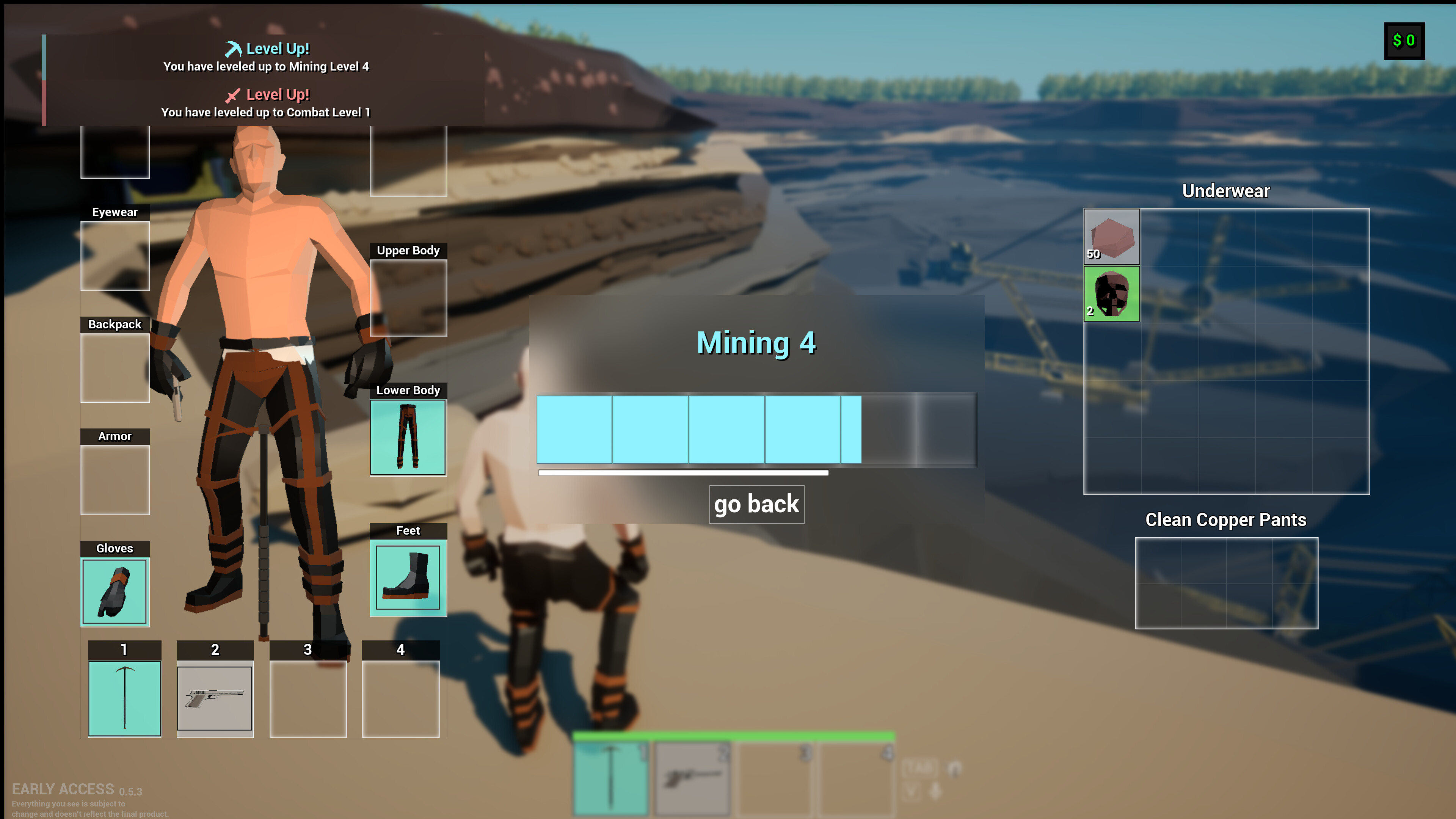Open the empty Backpack slot
The width and height of the screenshot is (1456, 819).
(115, 367)
